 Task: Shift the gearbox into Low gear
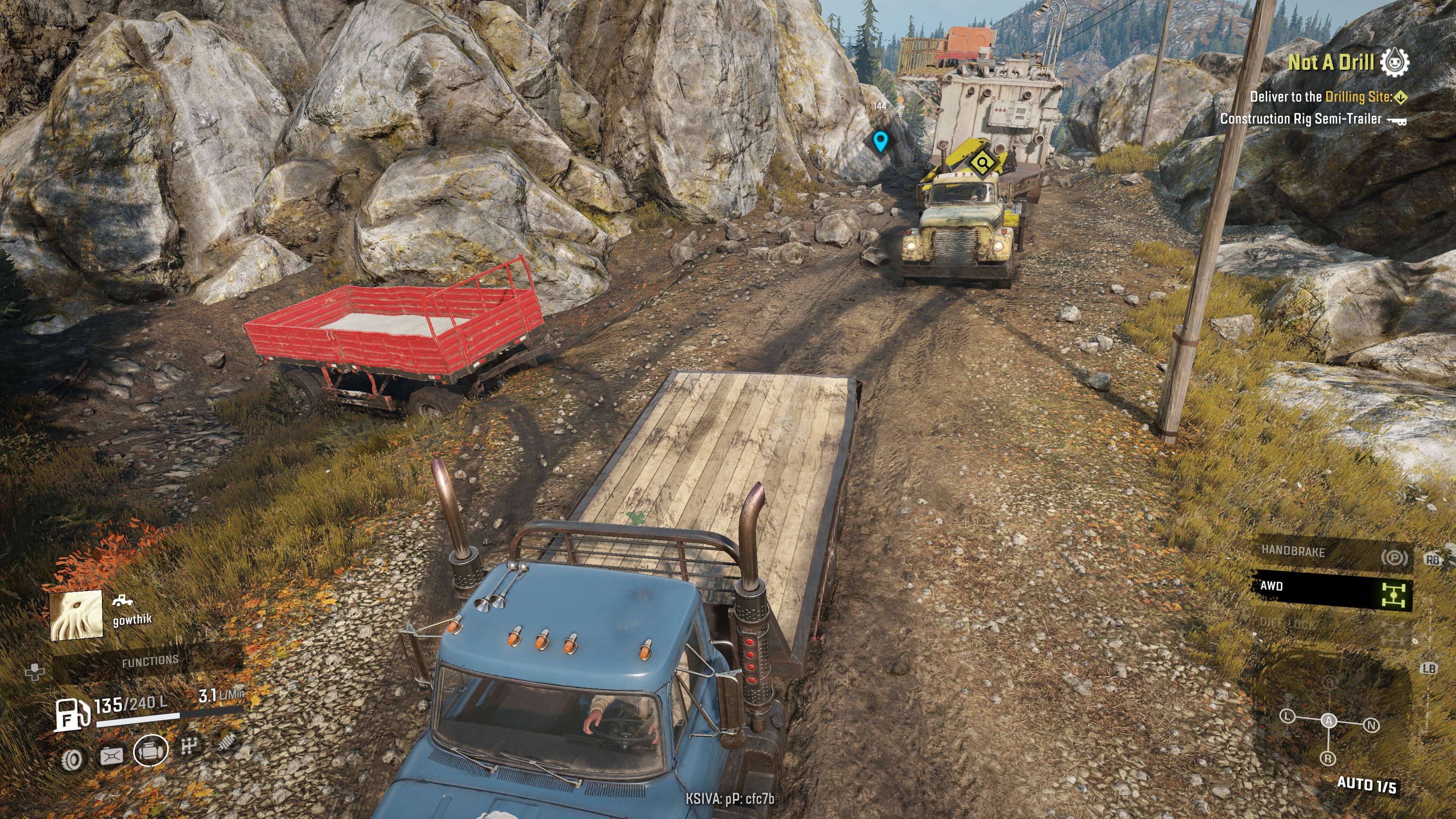1287,716
